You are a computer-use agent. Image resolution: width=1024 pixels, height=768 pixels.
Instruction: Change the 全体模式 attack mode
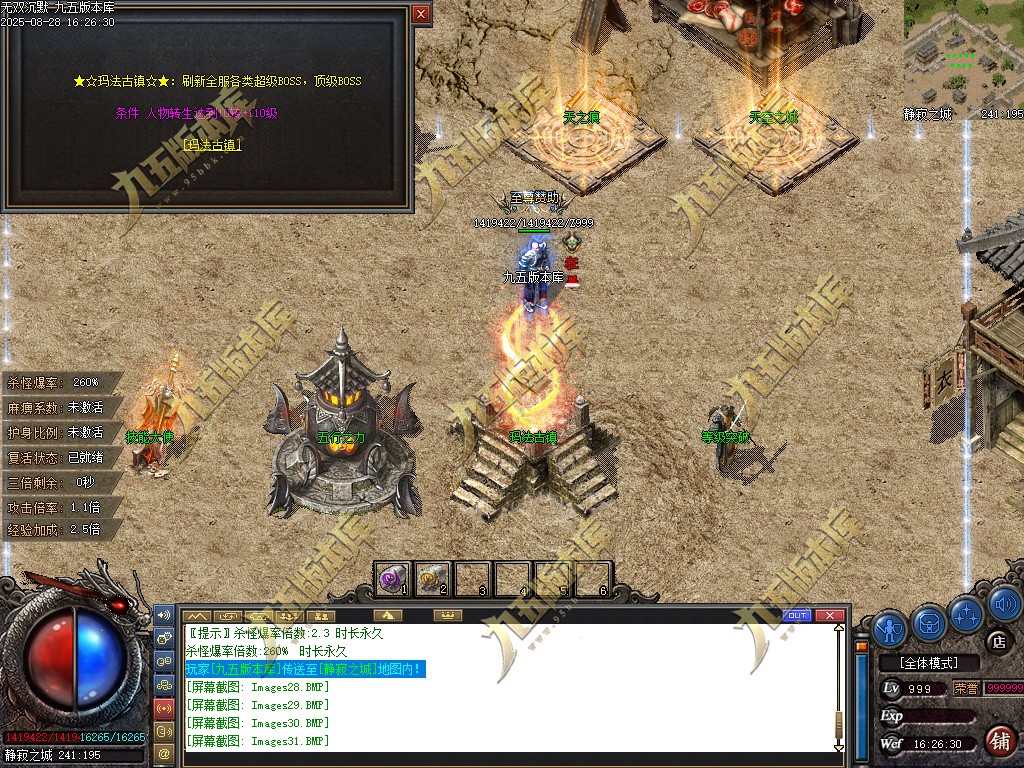pyautogui.click(x=926, y=663)
